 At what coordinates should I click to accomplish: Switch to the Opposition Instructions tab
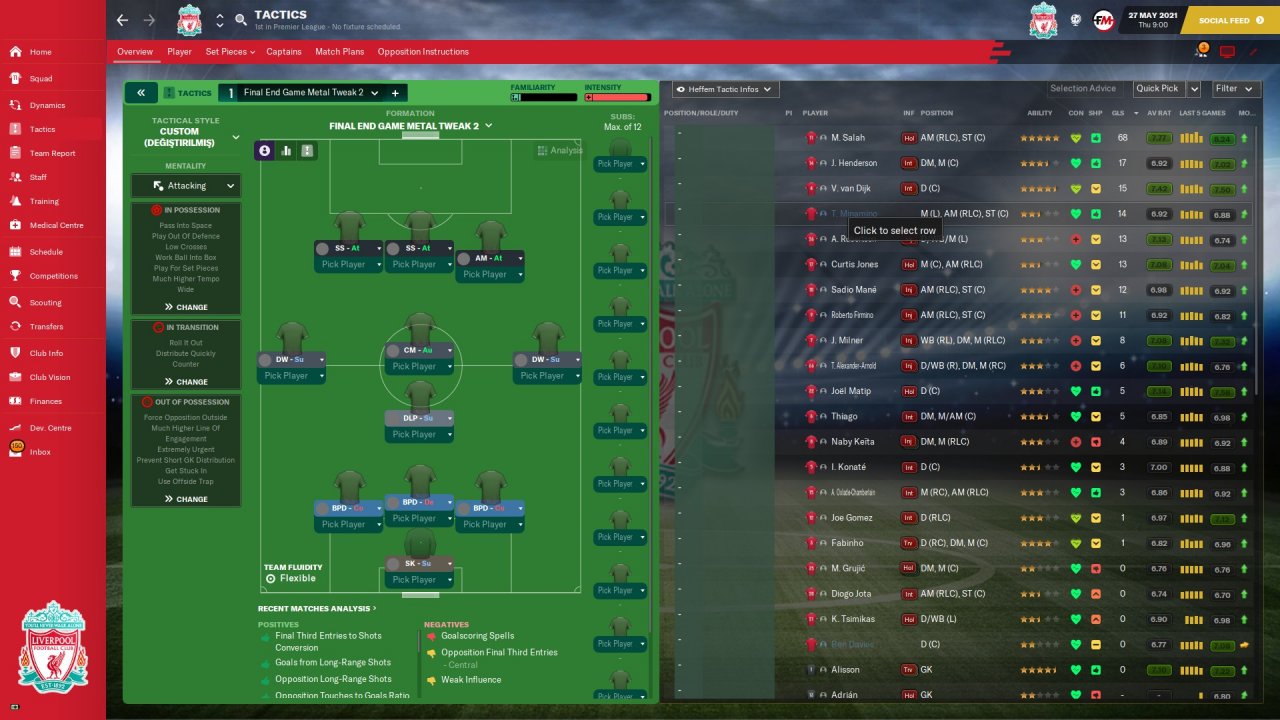coord(422,52)
